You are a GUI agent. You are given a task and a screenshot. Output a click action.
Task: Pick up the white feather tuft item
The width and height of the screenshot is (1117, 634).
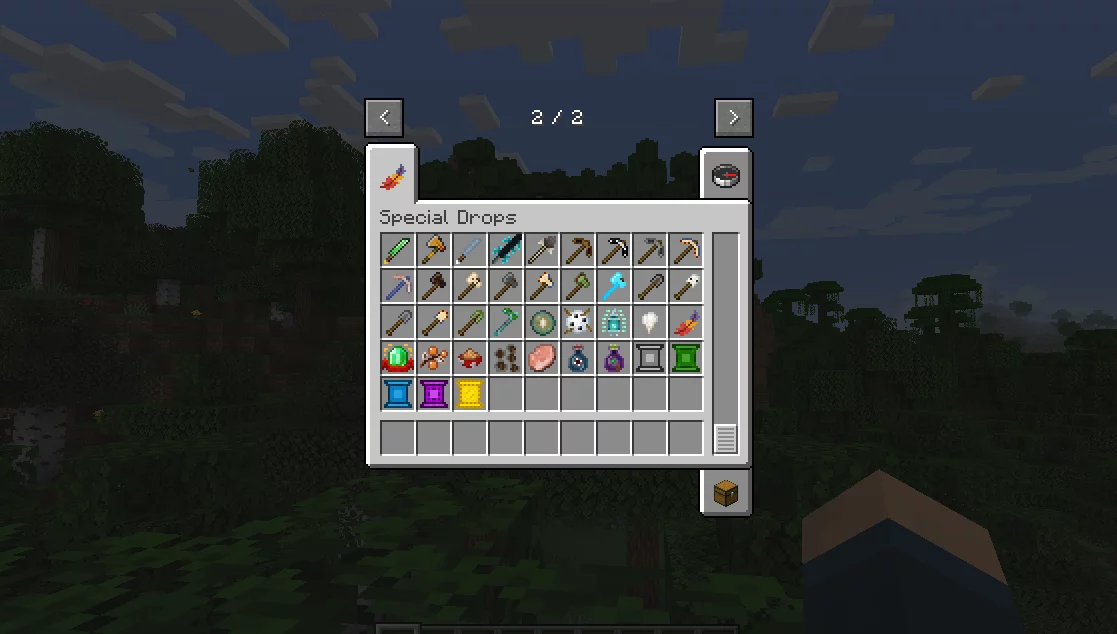[x=650, y=322]
